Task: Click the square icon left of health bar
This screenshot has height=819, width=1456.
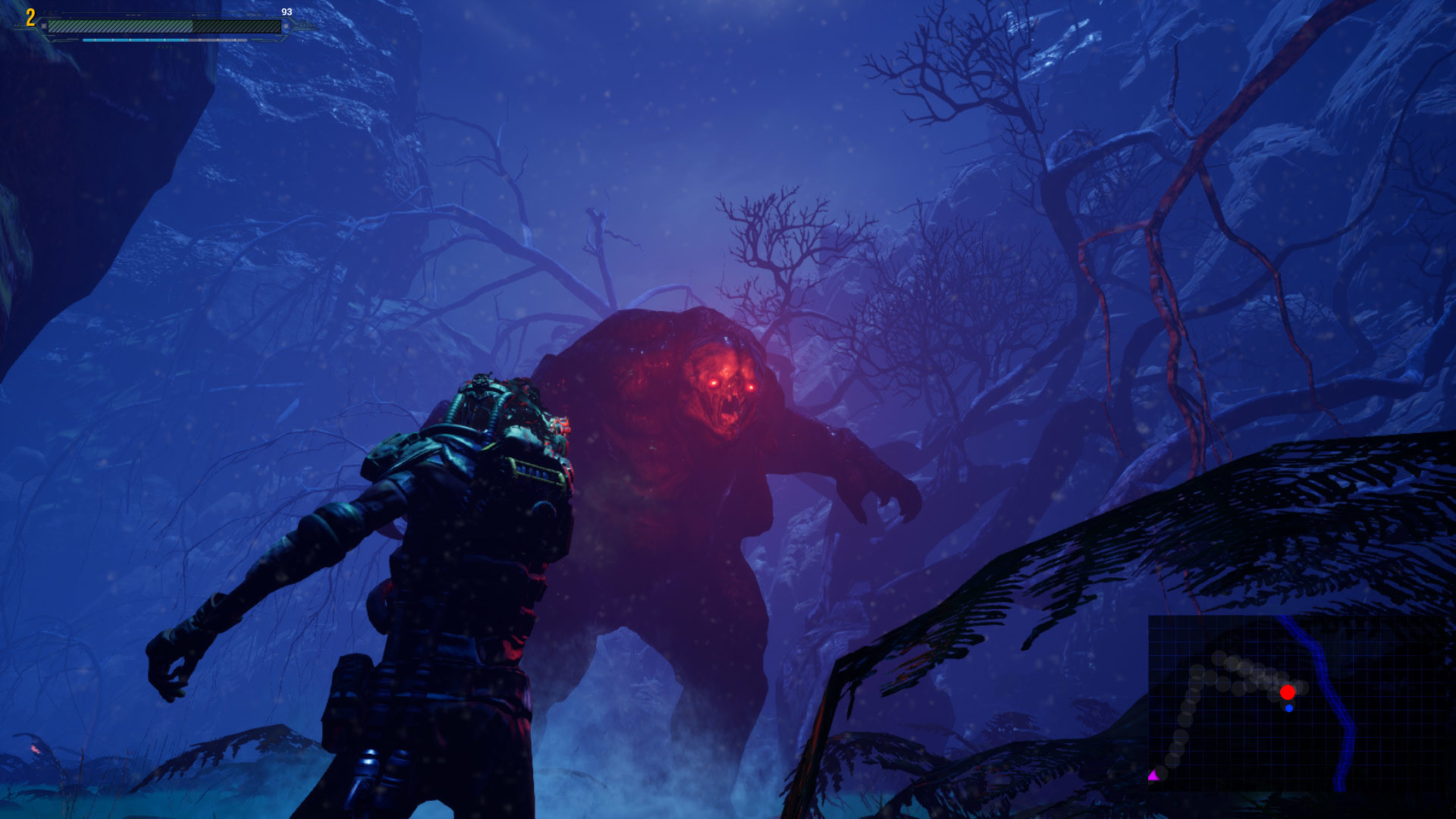Action: 45,26
